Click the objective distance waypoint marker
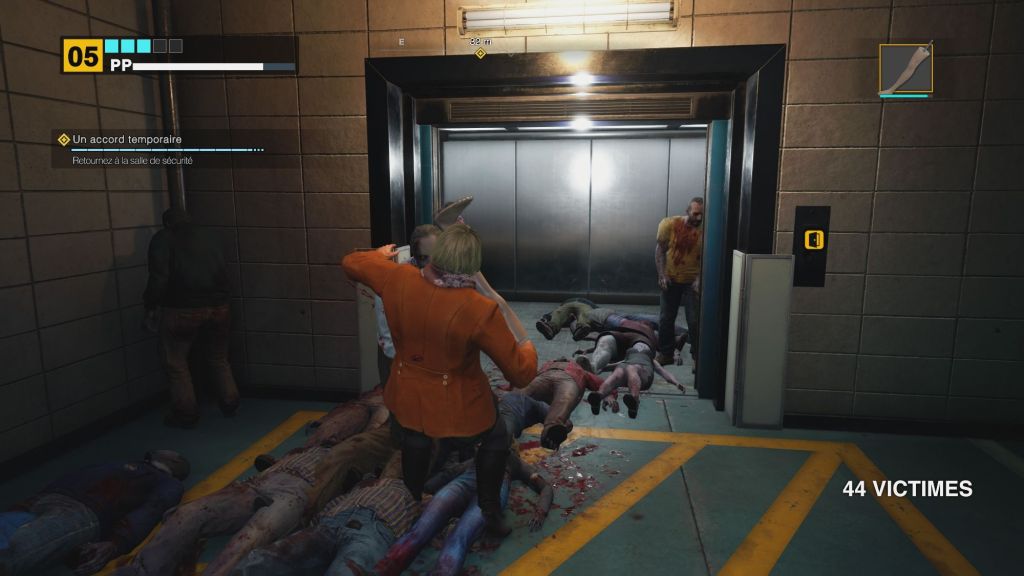 pos(480,53)
